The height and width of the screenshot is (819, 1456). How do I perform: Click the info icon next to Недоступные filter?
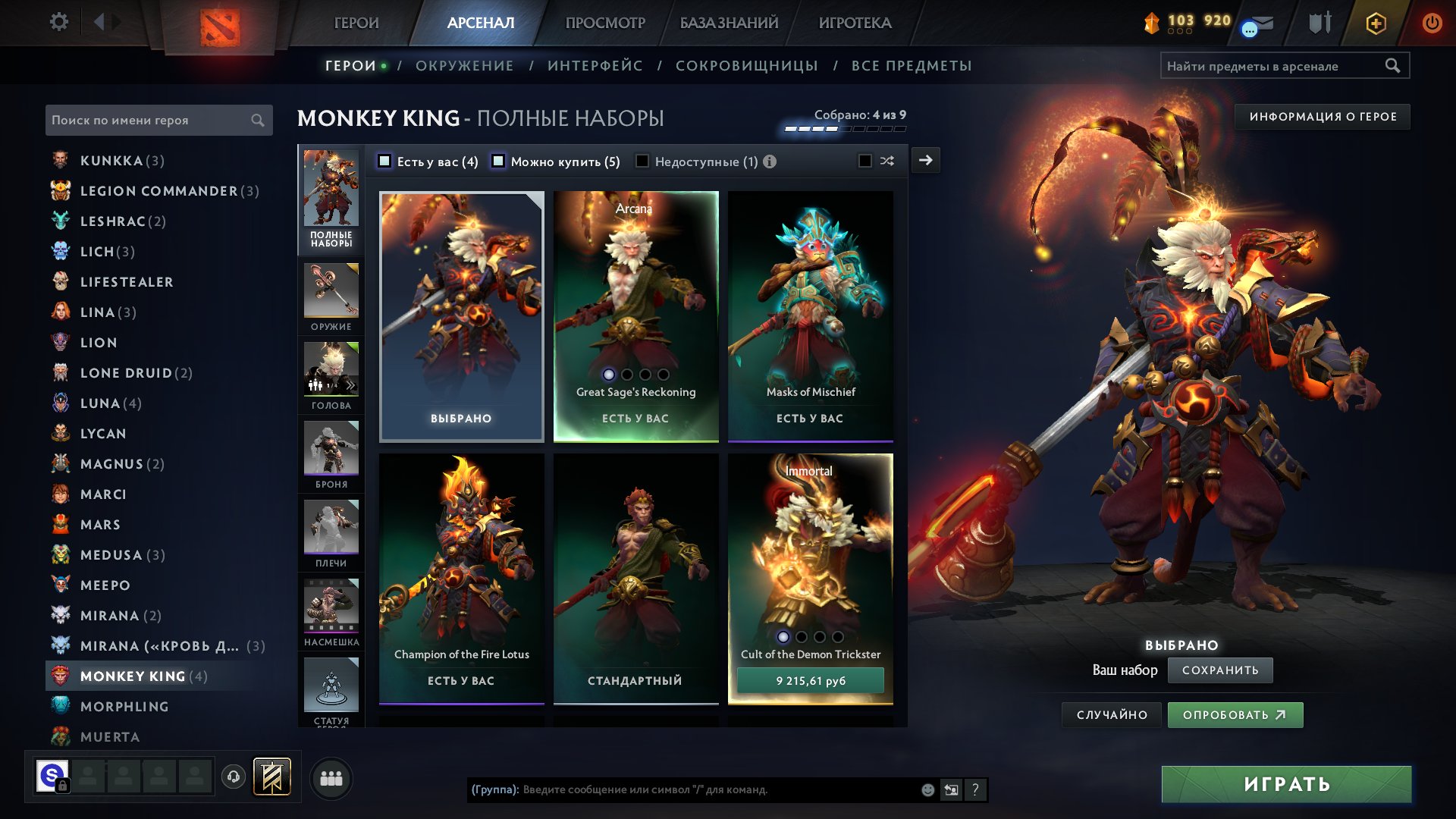[x=770, y=161]
